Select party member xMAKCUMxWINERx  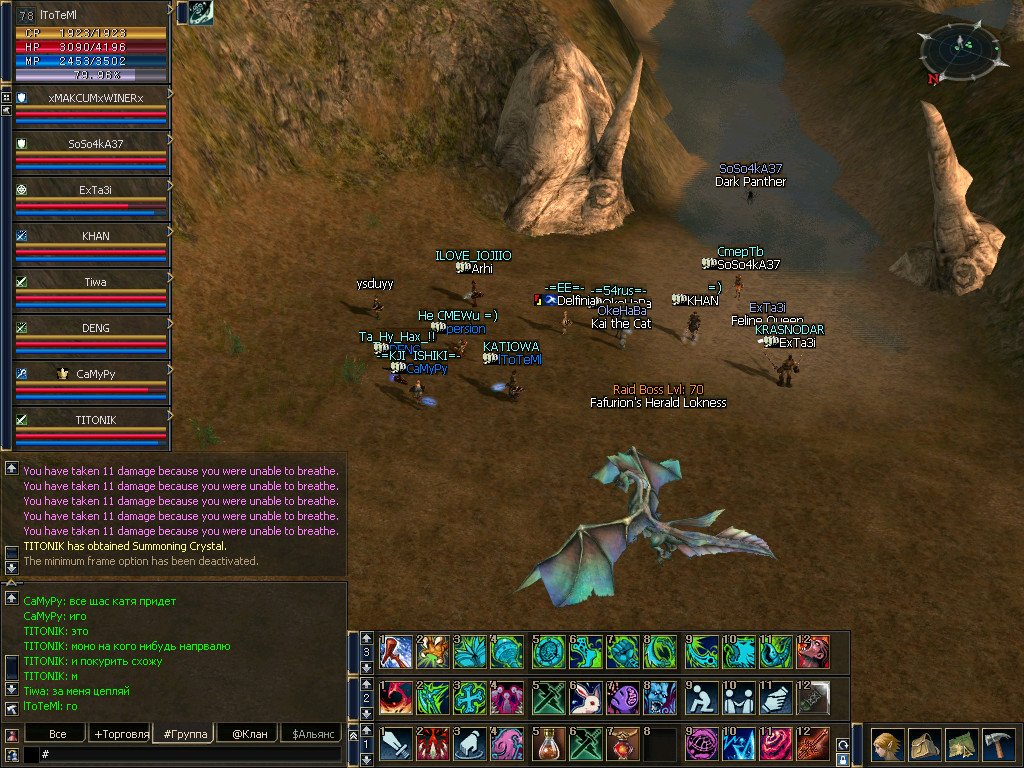point(96,98)
